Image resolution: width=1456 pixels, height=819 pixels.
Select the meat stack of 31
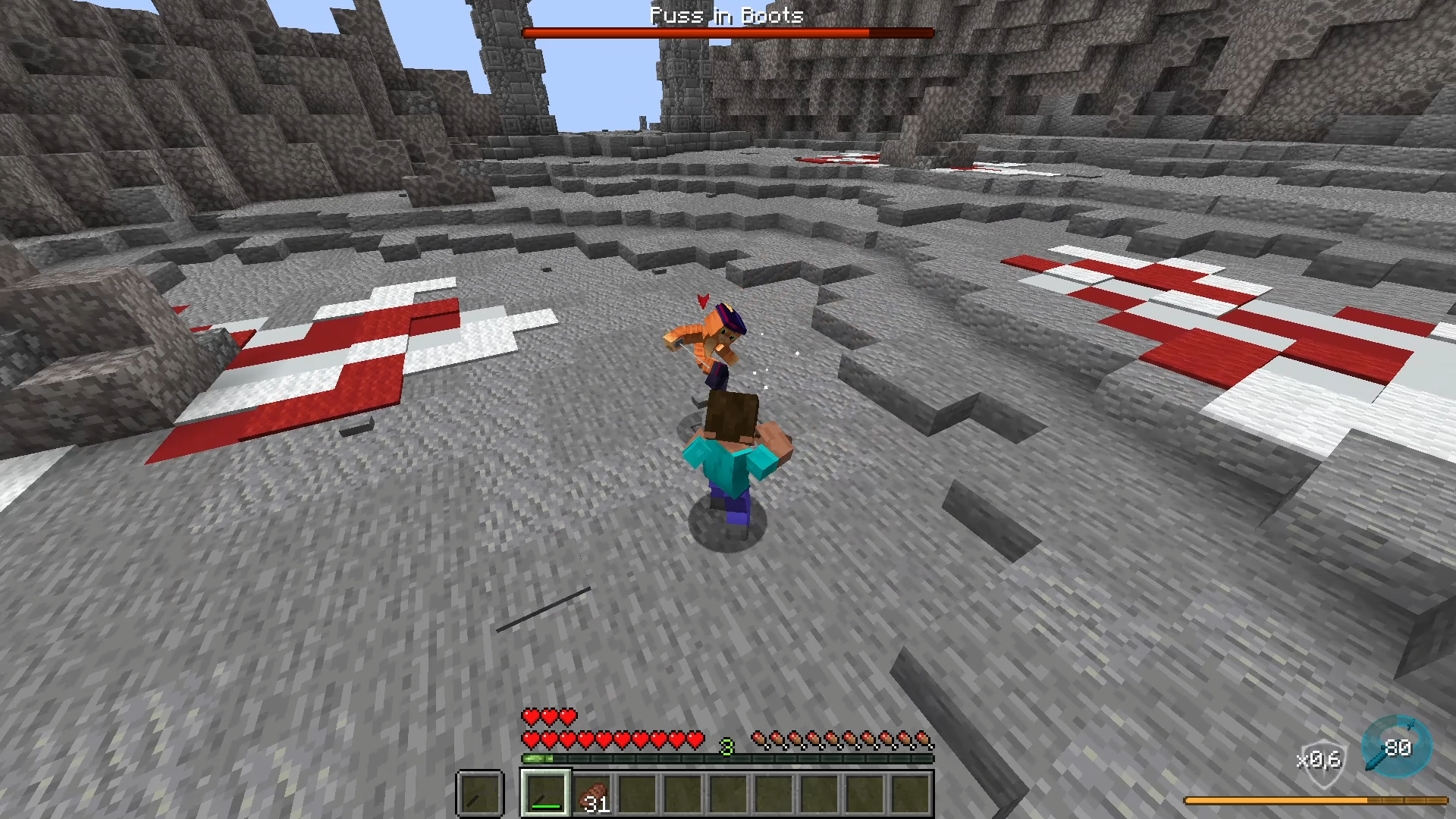(x=592, y=795)
